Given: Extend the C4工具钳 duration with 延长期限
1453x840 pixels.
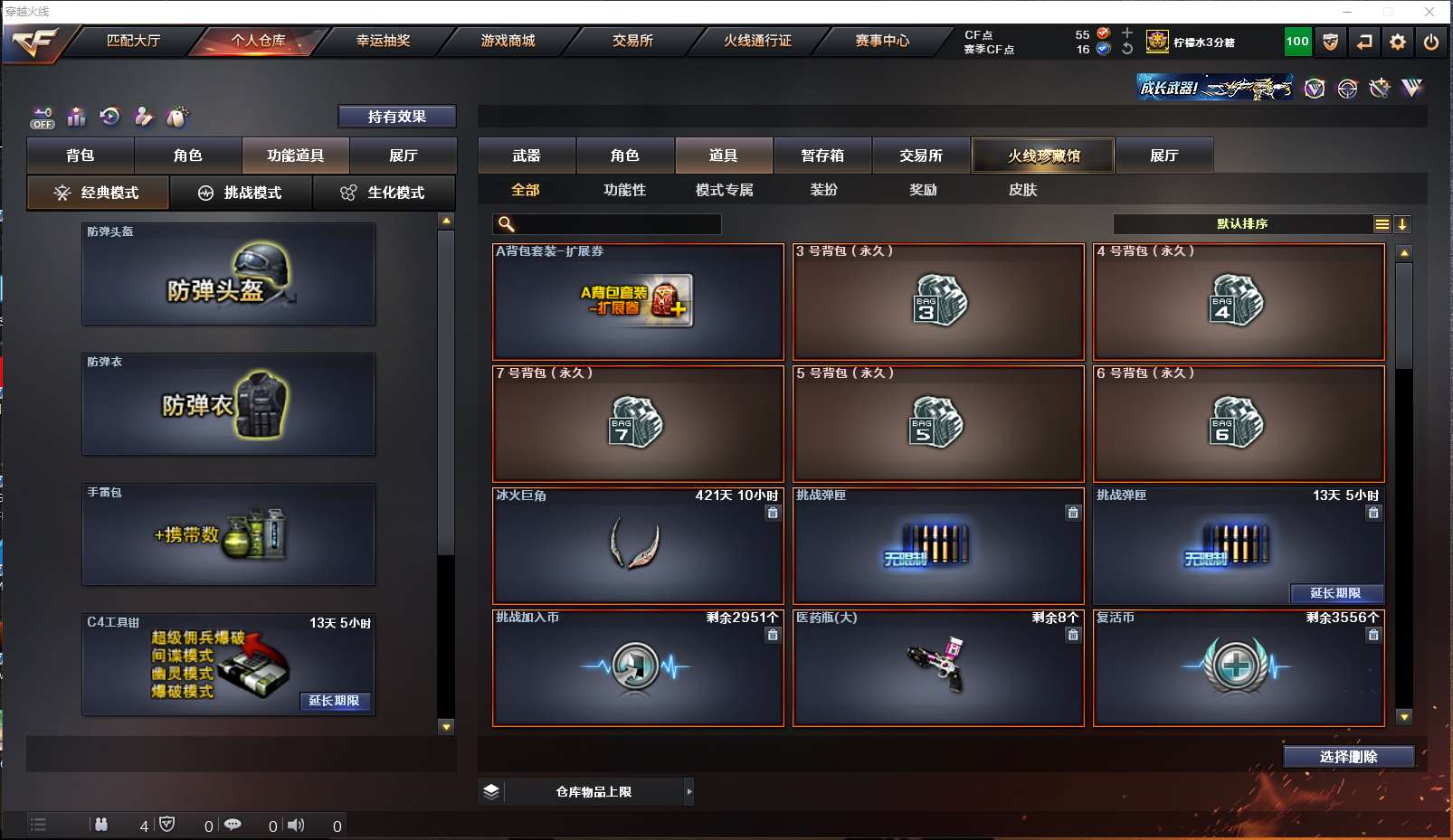Looking at the screenshot, I should point(334,701).
